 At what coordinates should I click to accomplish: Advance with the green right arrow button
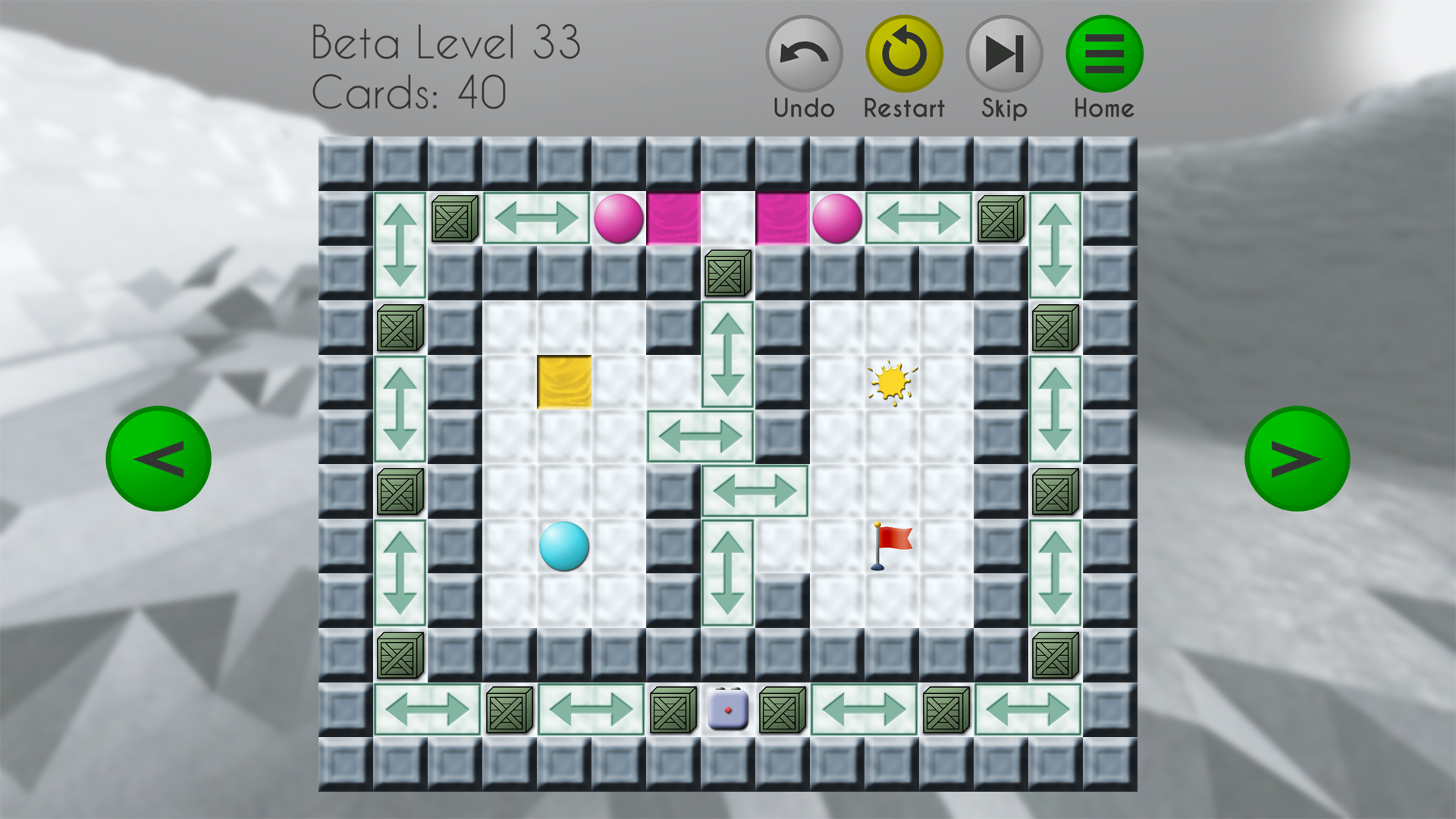tap(1297, 459)
